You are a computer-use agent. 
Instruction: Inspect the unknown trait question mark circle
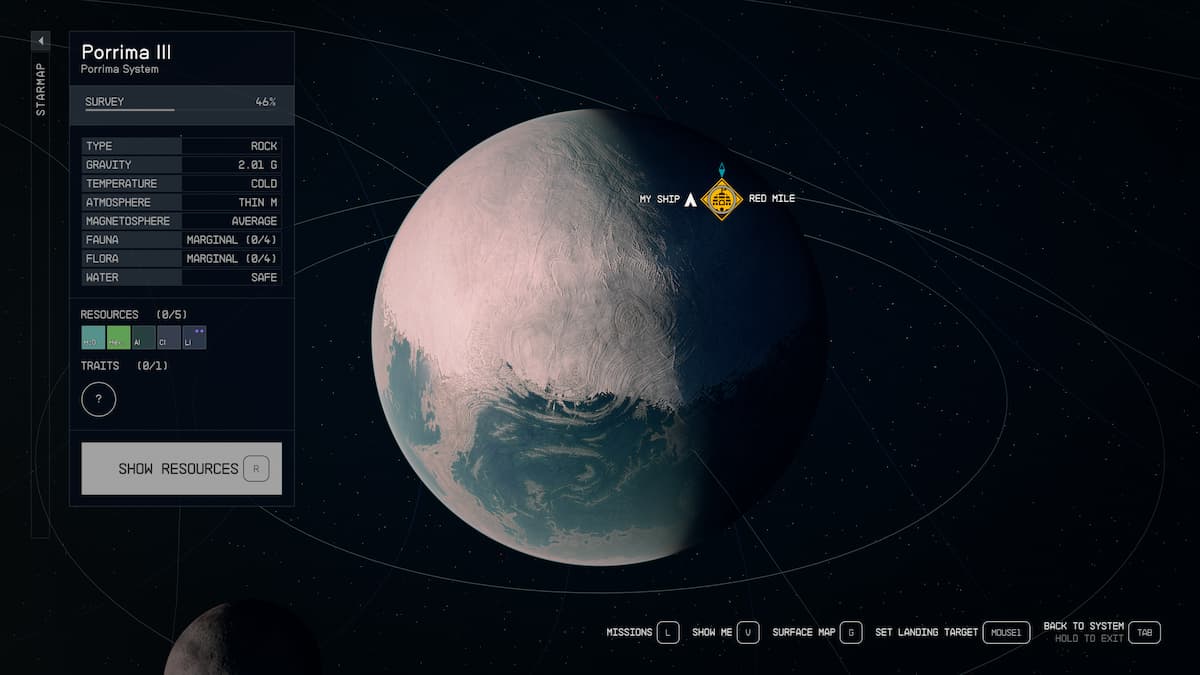[x=99, y=400]
